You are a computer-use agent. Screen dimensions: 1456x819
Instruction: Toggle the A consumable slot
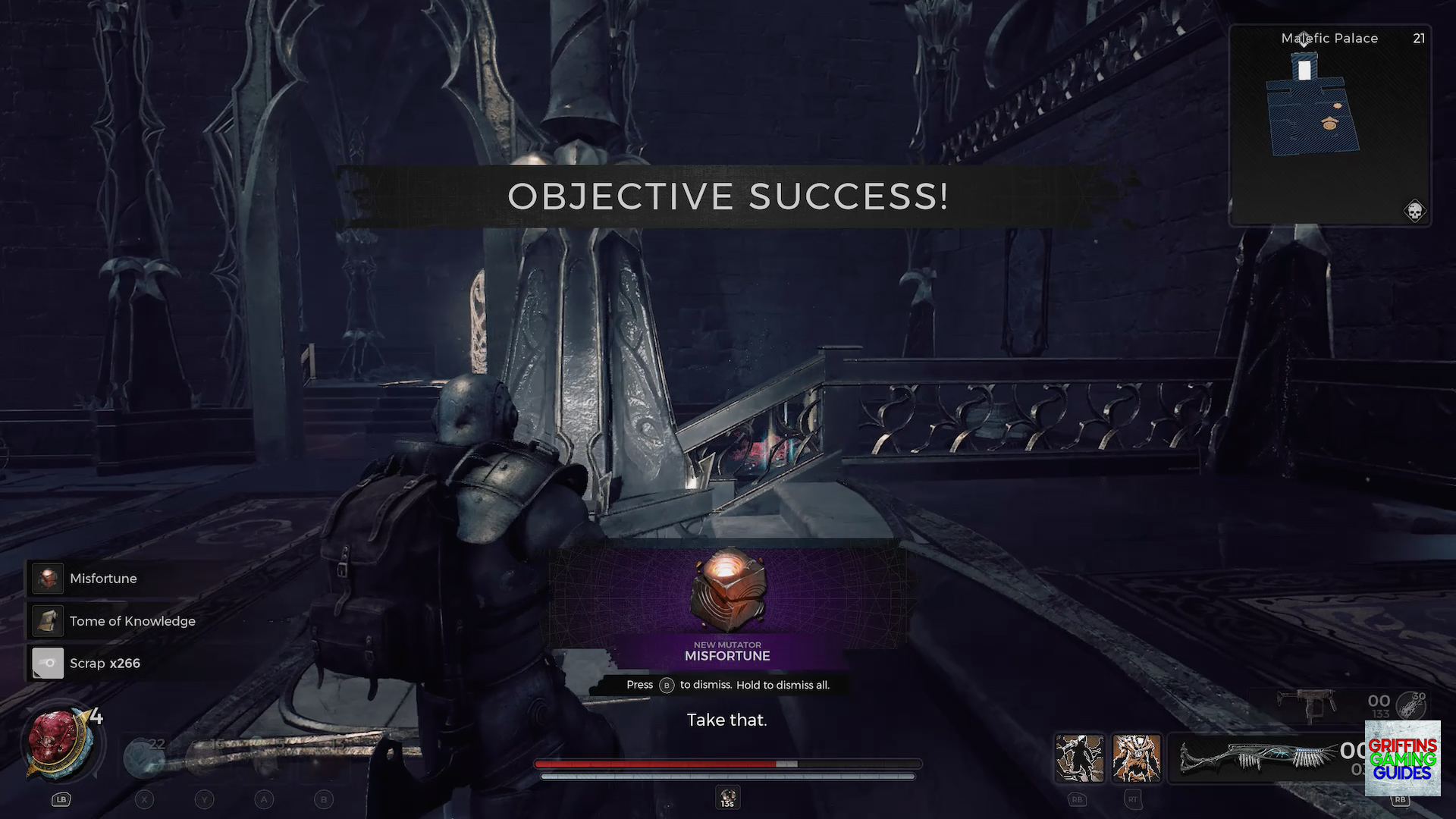click(x=264, y=799)
